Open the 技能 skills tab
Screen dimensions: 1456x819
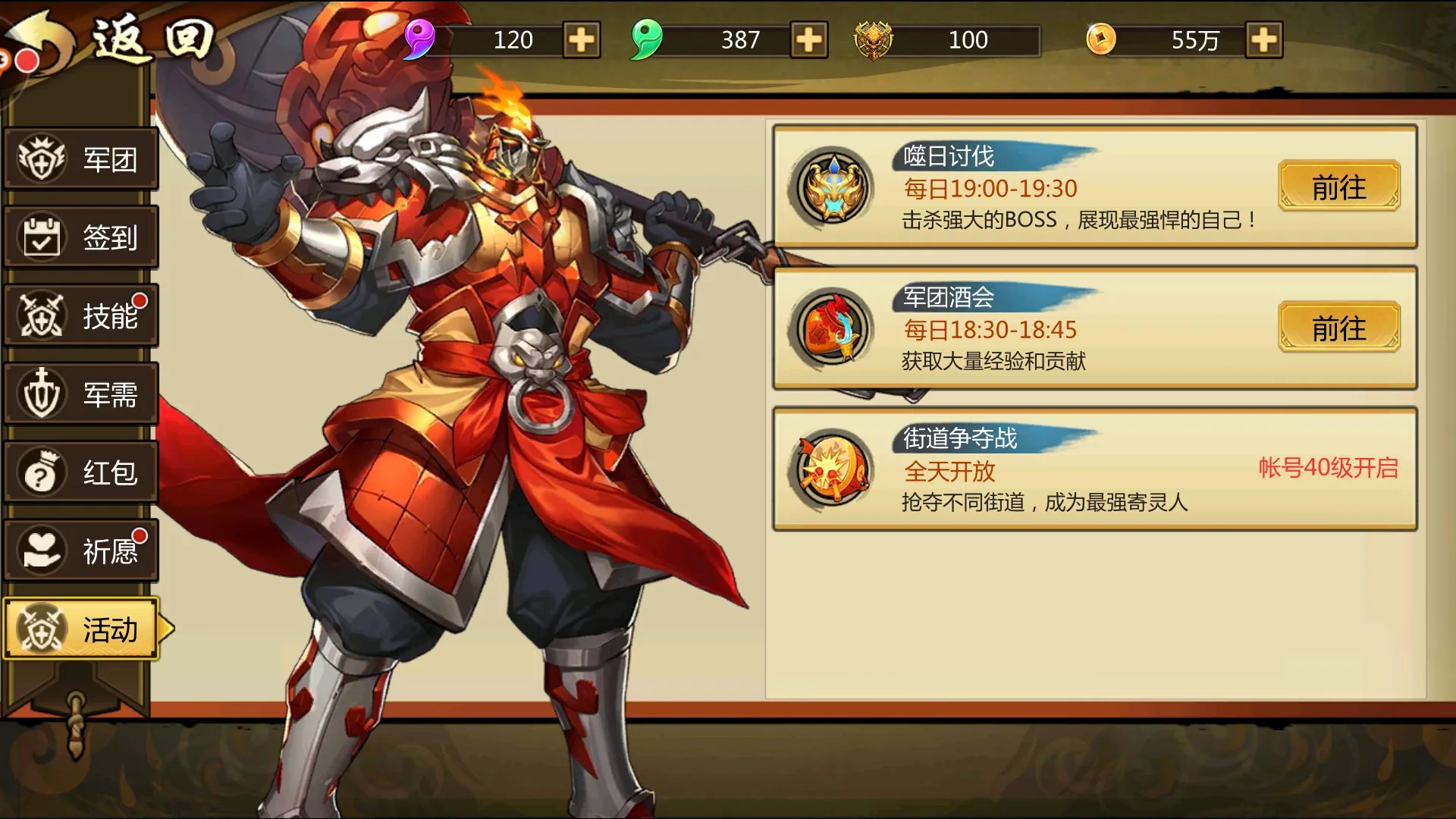point(81,315)
